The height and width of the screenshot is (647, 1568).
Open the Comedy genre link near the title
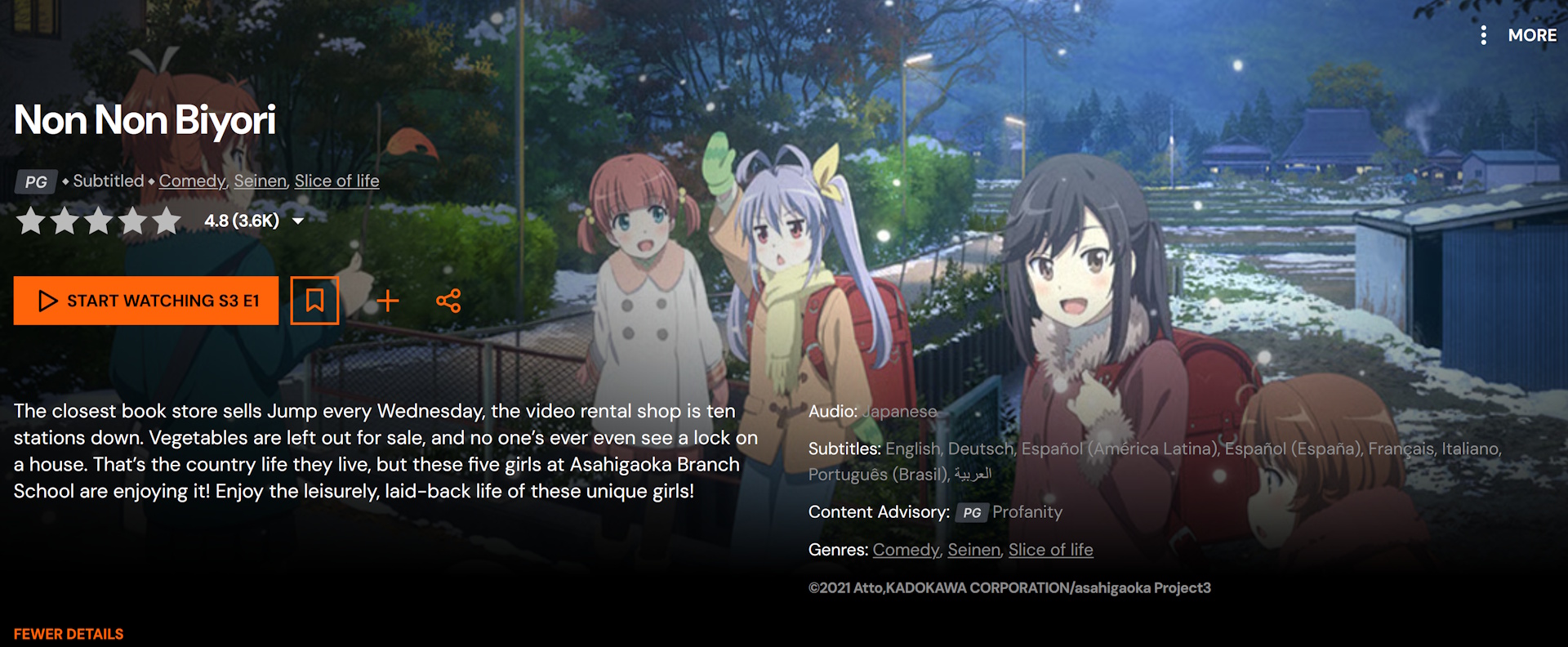(192, 181)
